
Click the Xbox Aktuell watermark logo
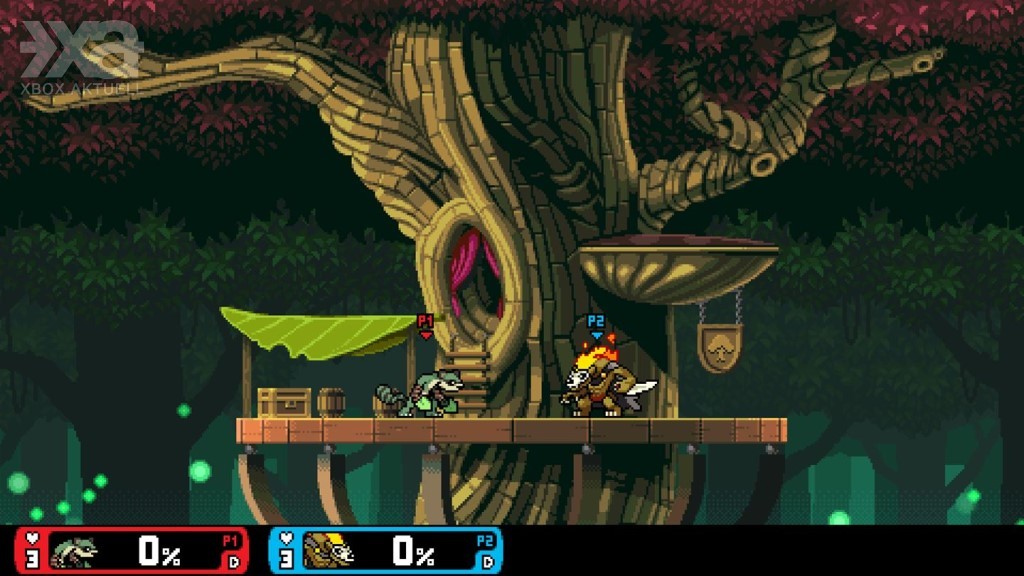(80, 56)
